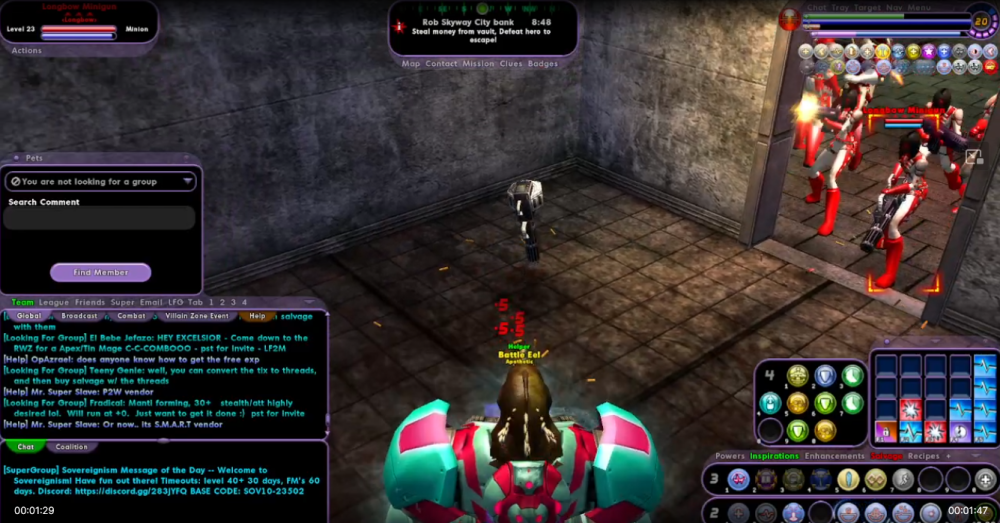Viewport: 1000px width, 523px height.
Task: Open the Contact list
Action: 441,64
